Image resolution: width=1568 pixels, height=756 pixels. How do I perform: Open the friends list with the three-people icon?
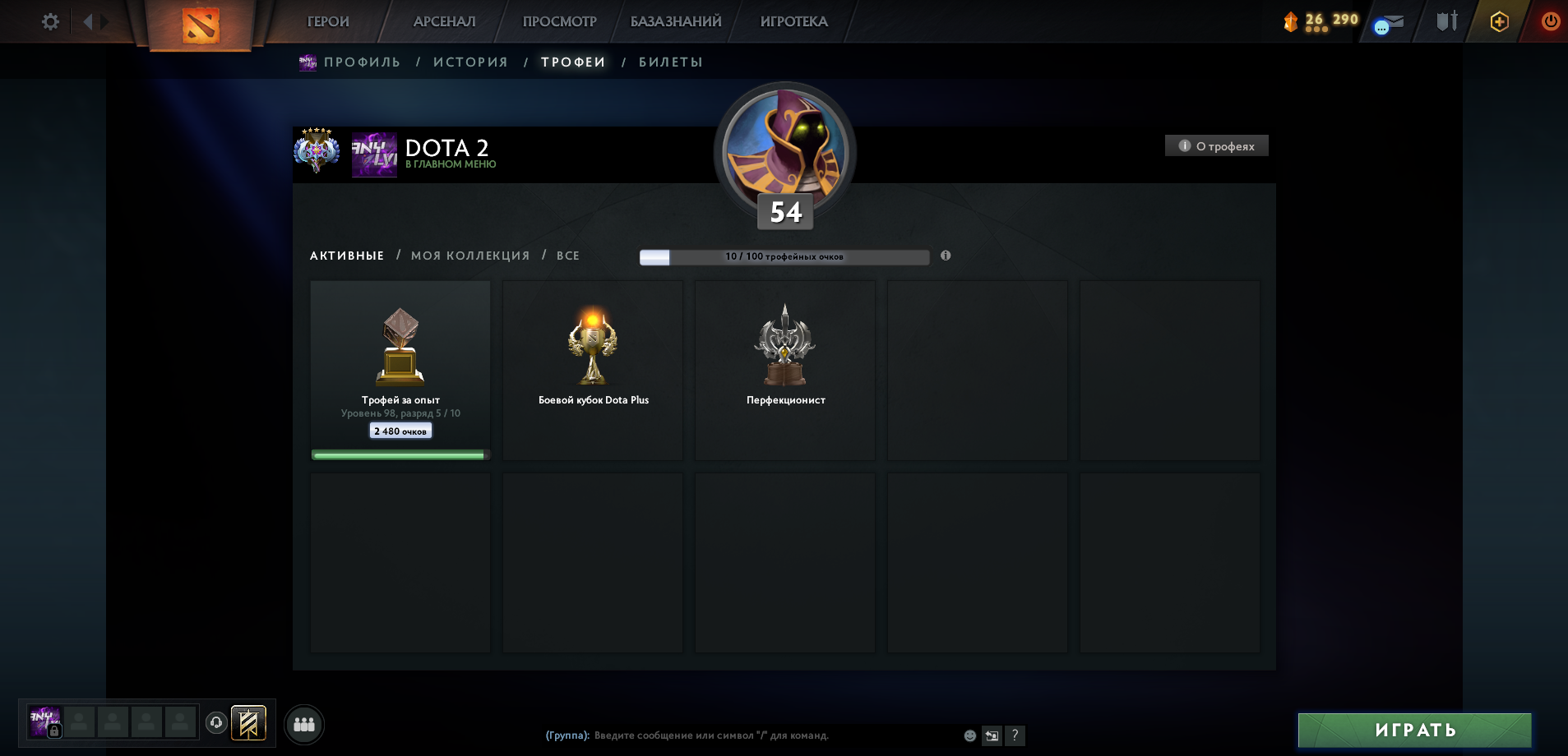click(x=303, y=724)
